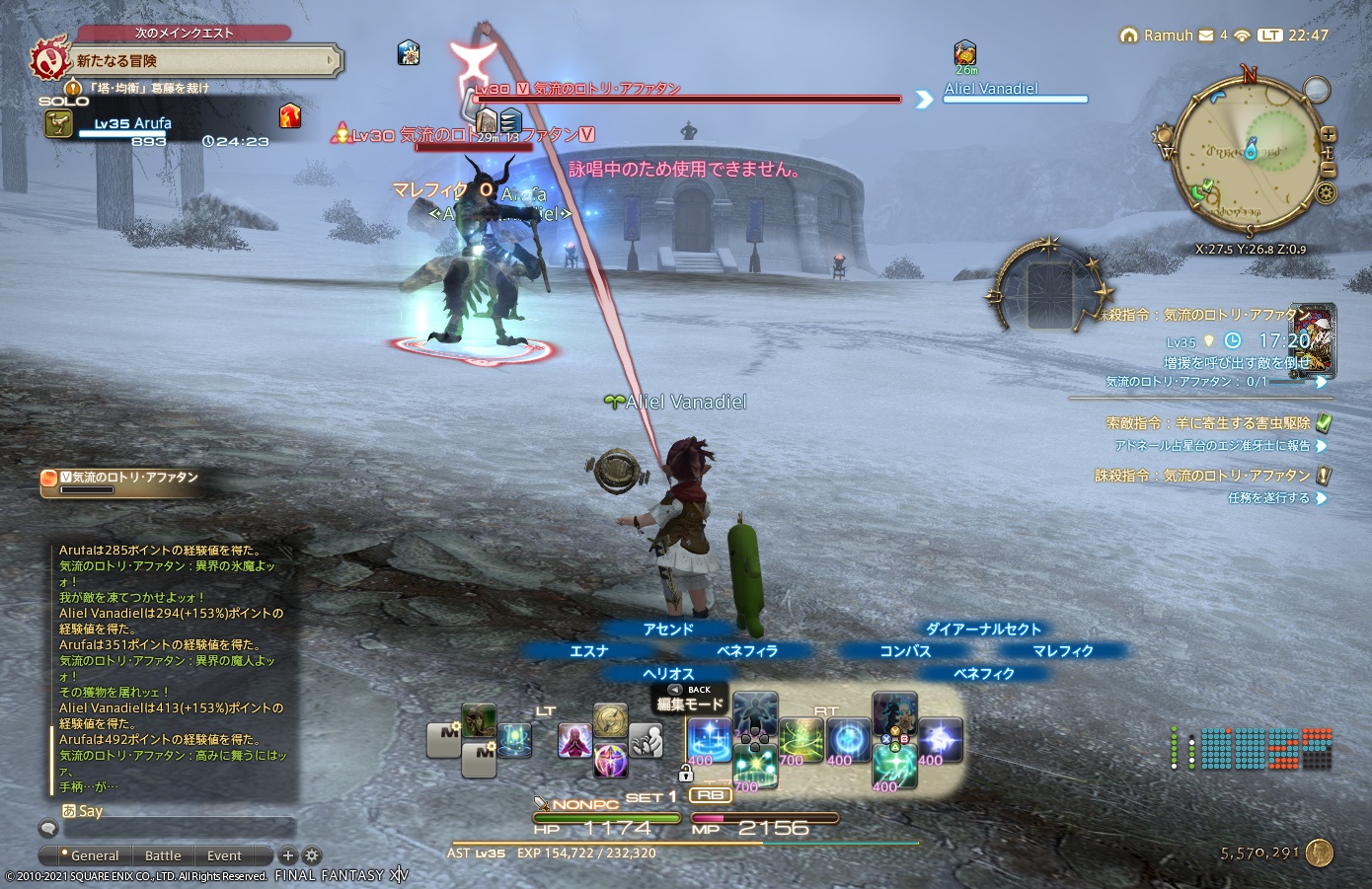Click the exclamation marker beside the 誅殺指令 quest
1372x889 pixels.
1322,475
